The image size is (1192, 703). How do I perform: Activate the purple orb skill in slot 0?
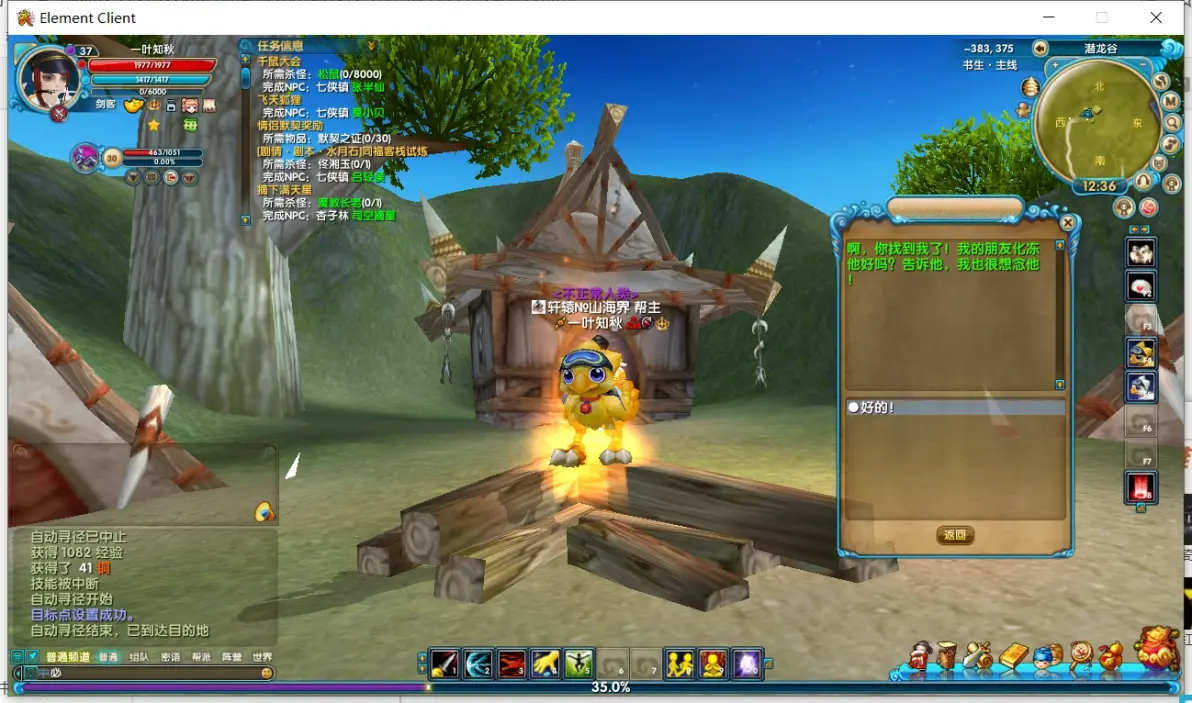click(747, 663)
